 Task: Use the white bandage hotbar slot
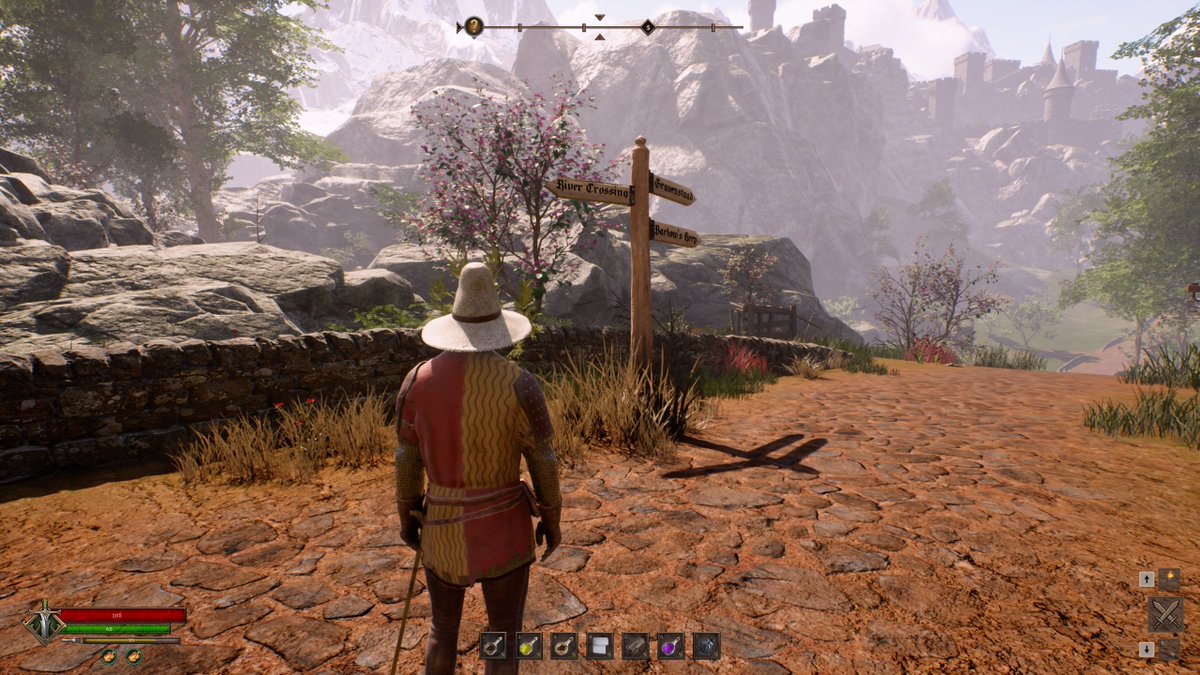599,646
